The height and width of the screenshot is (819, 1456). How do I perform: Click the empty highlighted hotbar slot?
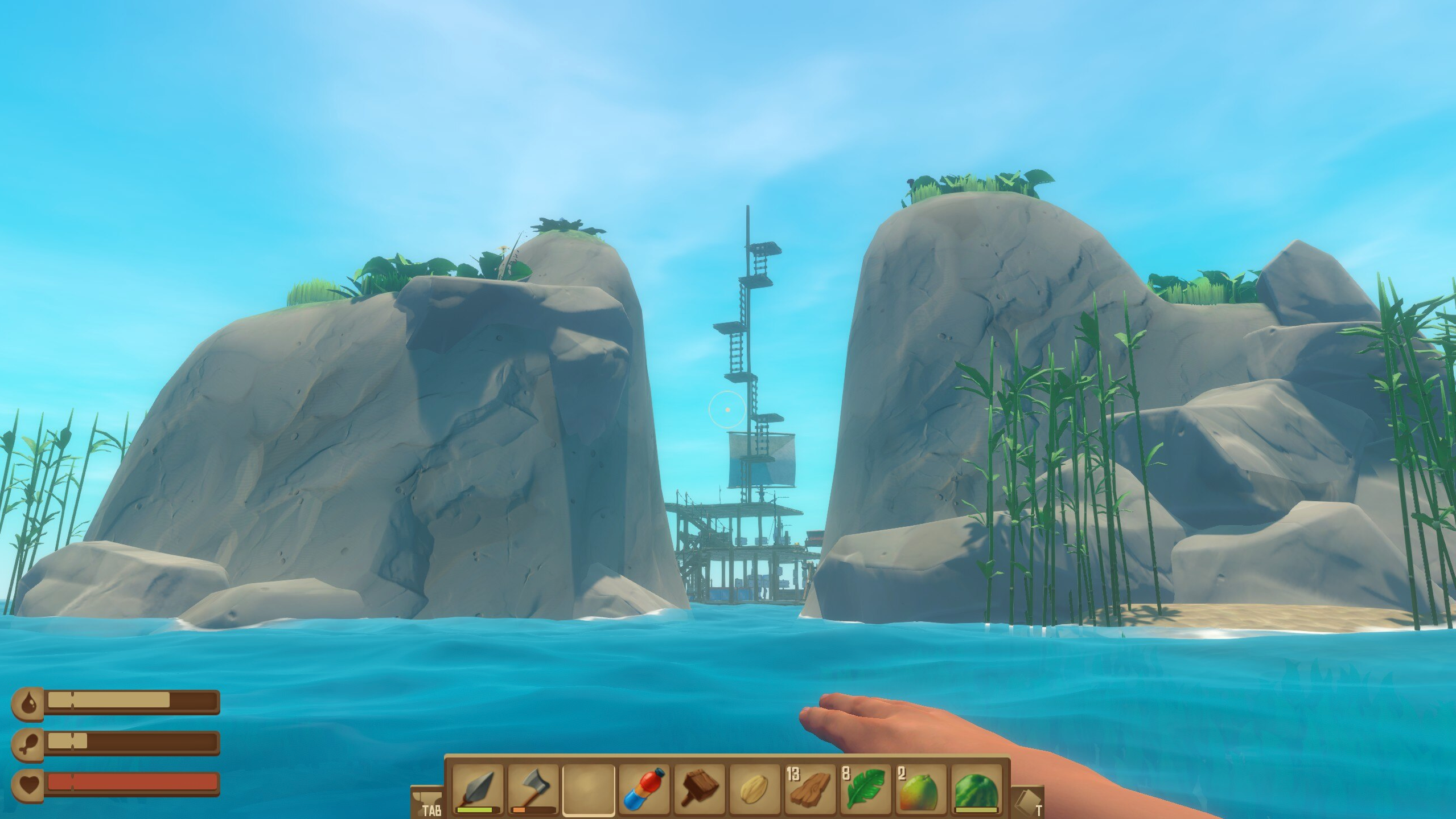tap(589, 789)
